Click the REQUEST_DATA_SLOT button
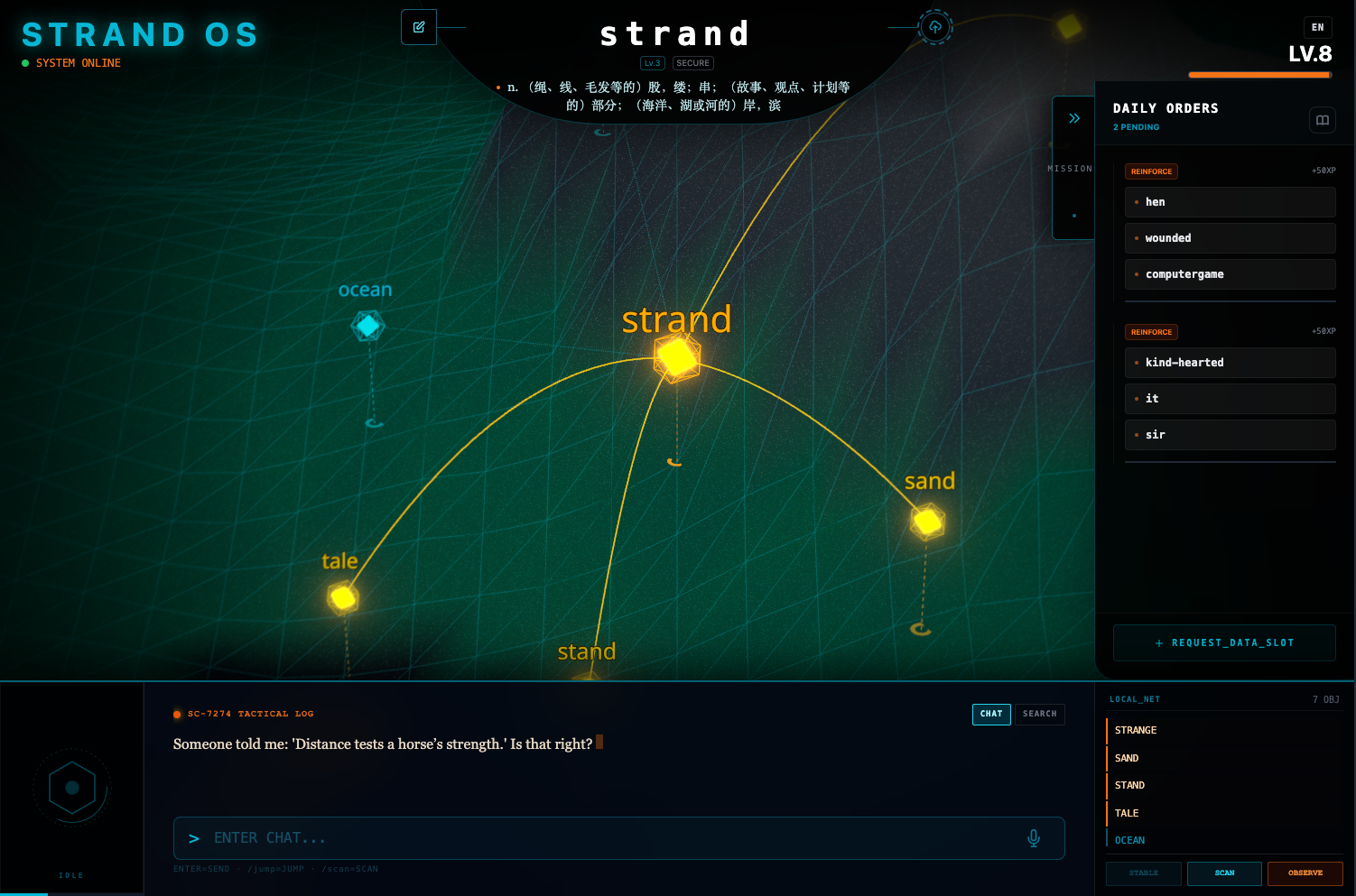Screen dimensions: 1356x896 [x=1224, y=642]
